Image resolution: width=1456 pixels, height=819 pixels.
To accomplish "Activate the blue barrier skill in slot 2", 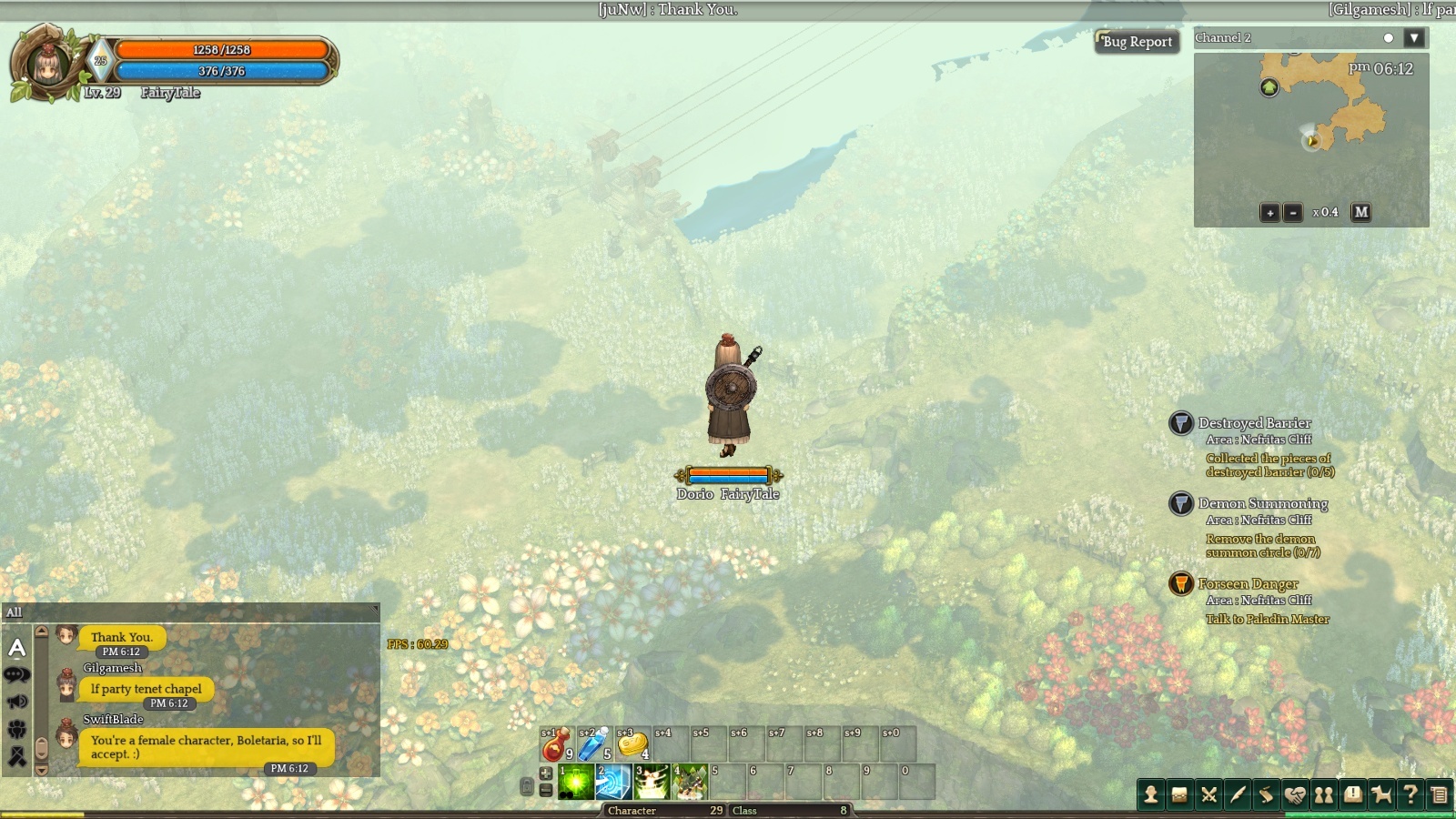I will pos(613,783).
